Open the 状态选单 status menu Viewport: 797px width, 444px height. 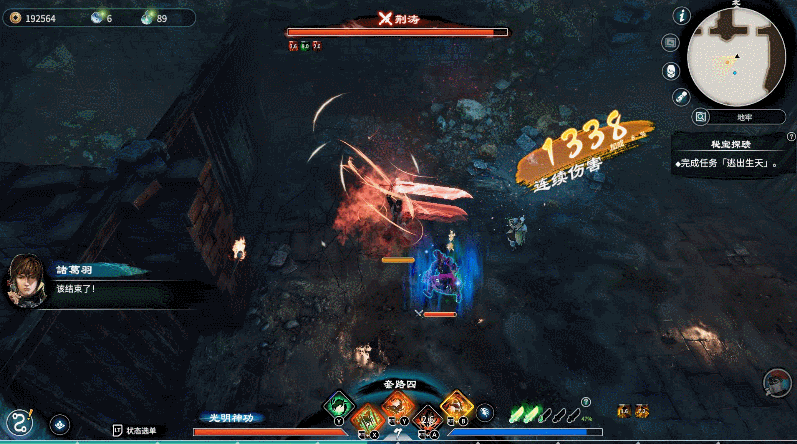(x=135, y=430)
